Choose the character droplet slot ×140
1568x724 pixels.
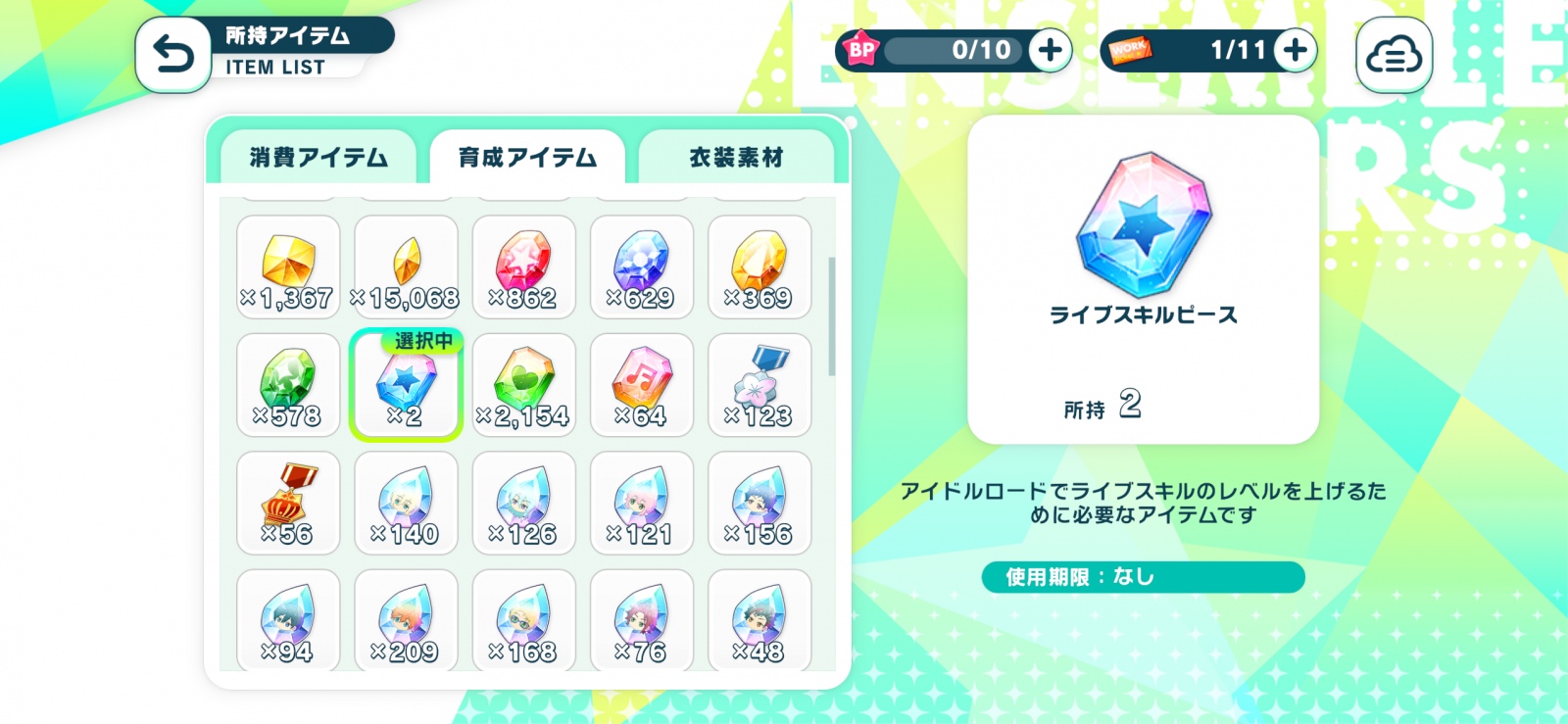pos(406,503)
